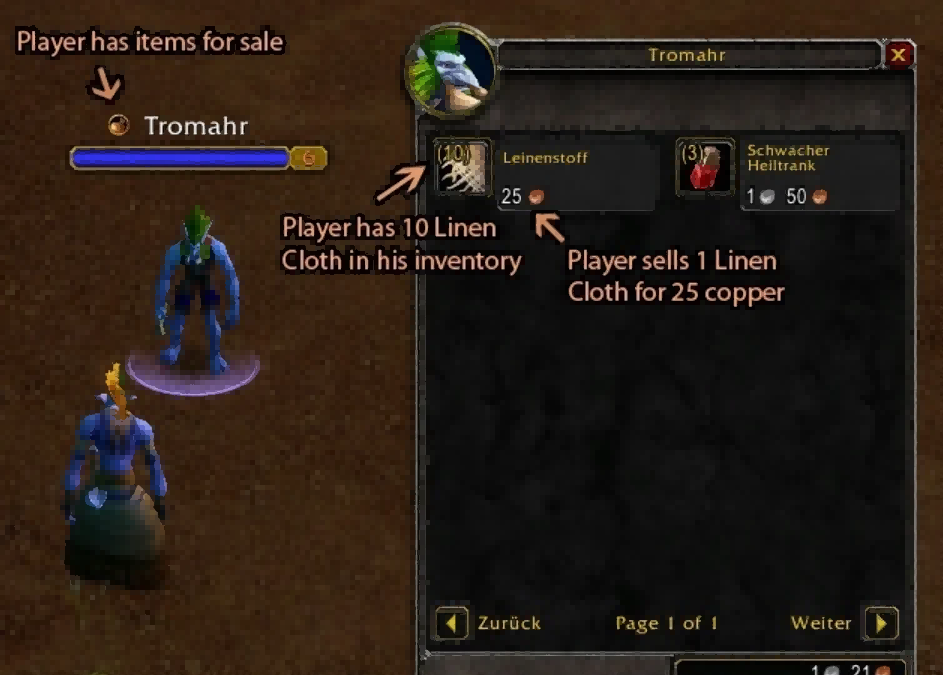
Task: Select the Schwacher Heiltrank potion slot
Action: (705, 167)
